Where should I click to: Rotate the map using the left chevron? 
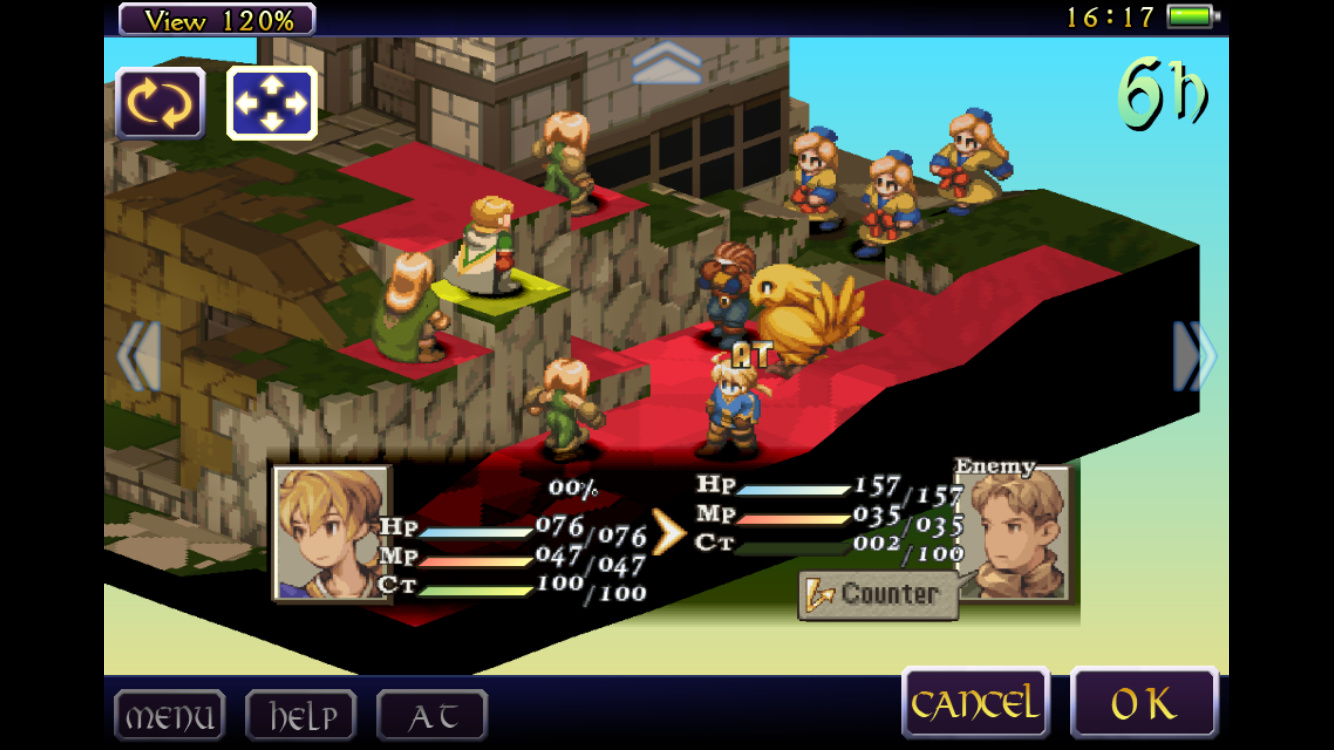point(140,356)
